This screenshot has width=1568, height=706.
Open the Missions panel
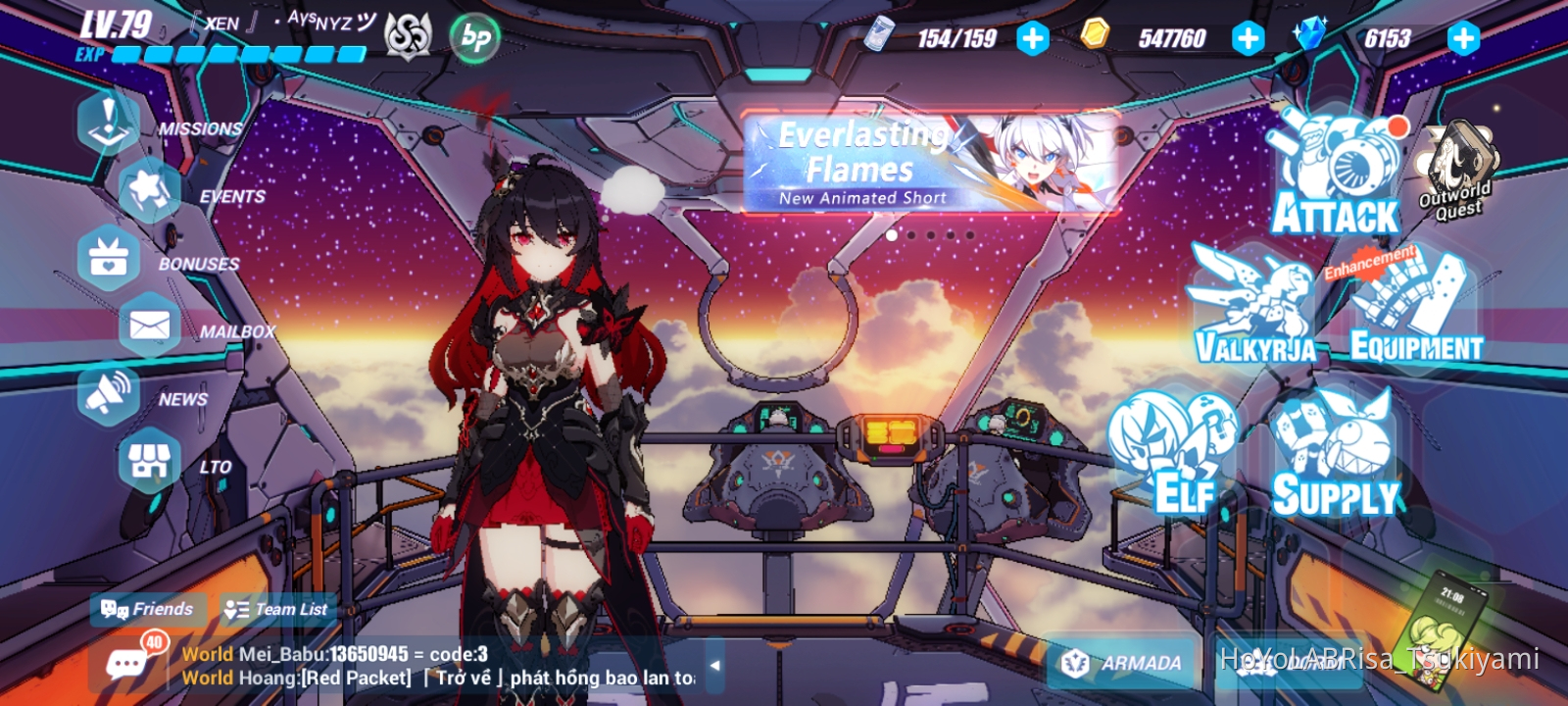tap(108, 123)
